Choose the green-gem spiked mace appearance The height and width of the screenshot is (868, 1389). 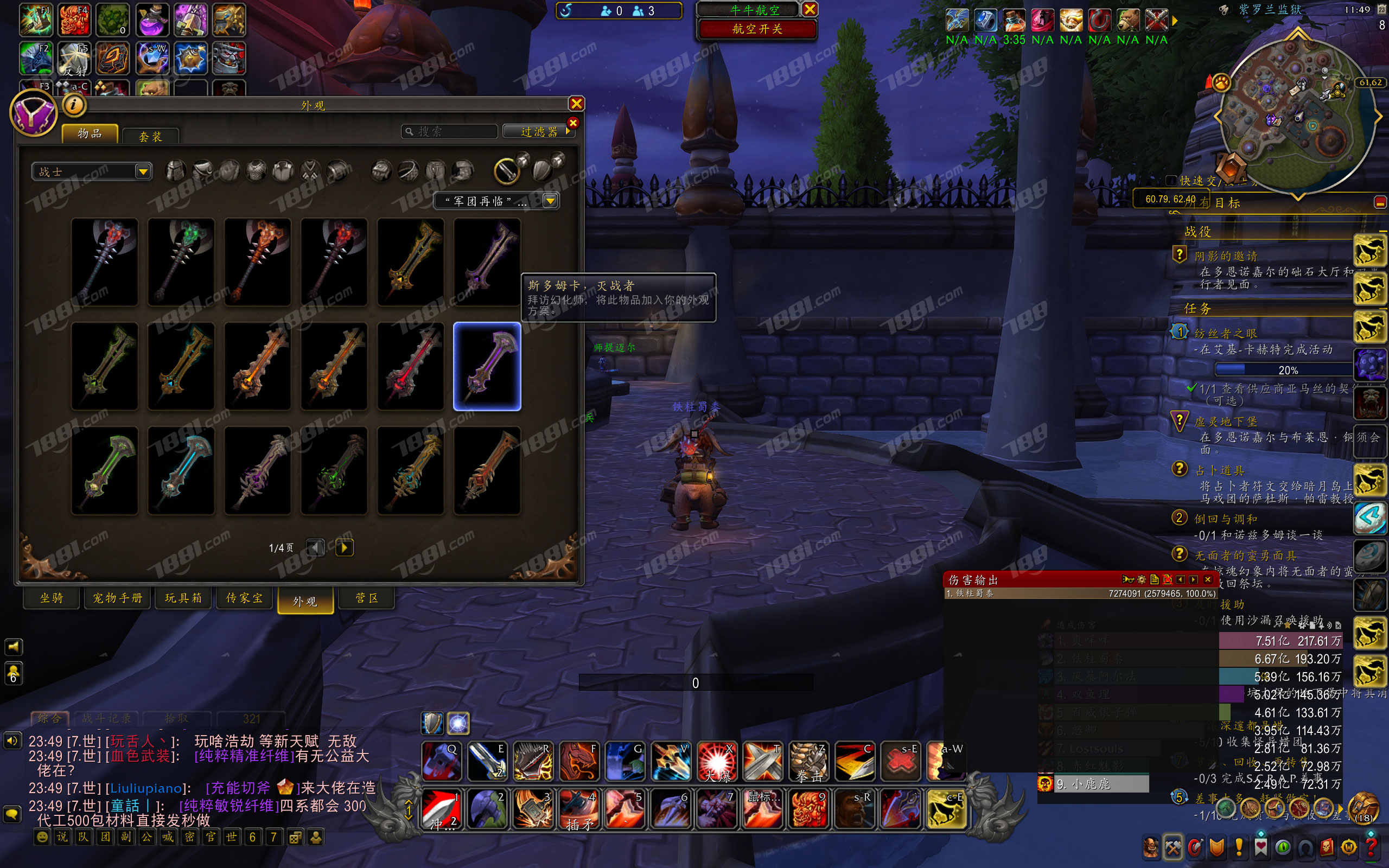(181, 261)
